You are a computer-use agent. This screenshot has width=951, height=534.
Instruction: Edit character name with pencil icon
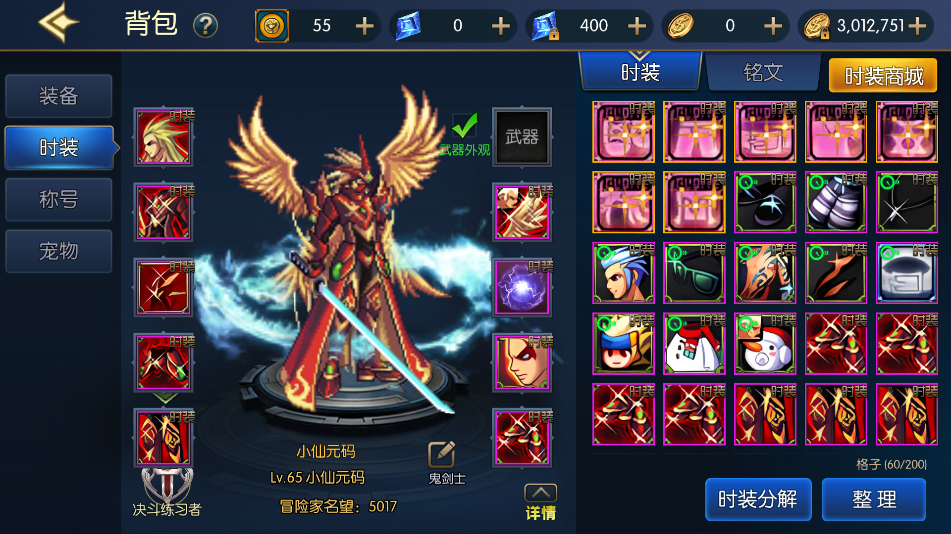pos(442,455)
